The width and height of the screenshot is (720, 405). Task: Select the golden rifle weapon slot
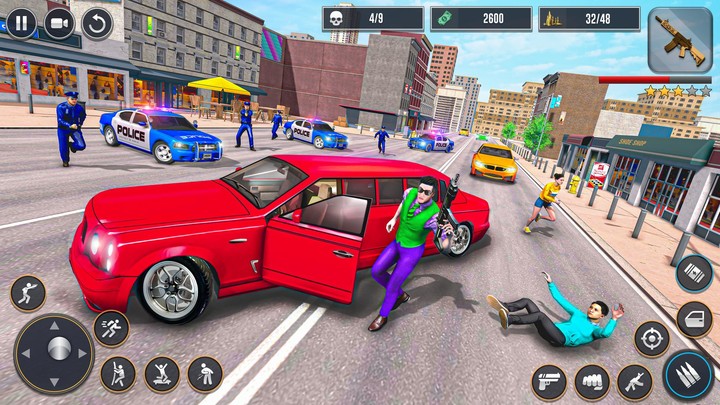tap(679, 41)
